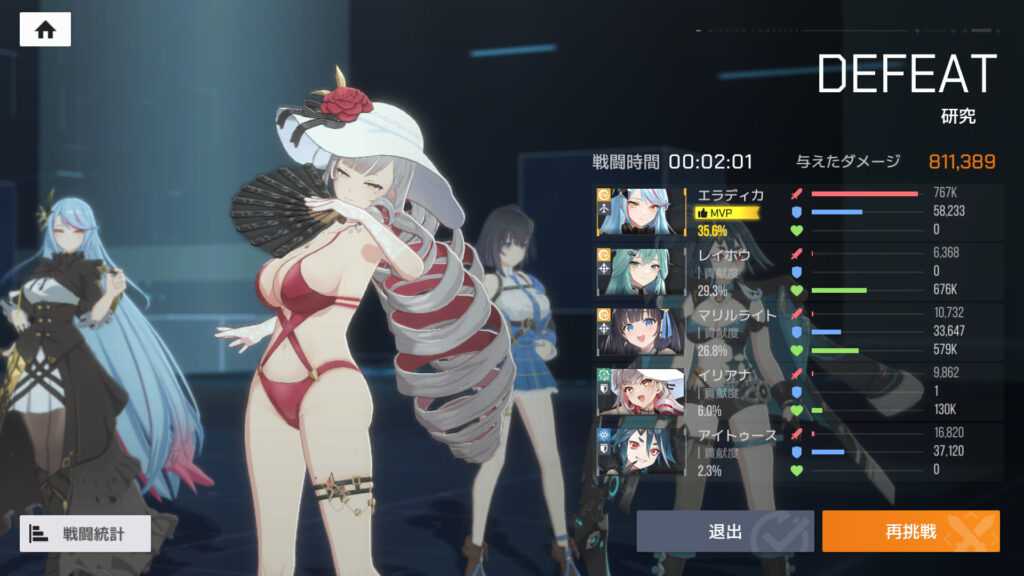Select エラディカ's MVP portrait
This screenshot has width=1024, height=576.
(x=639, y=212)
